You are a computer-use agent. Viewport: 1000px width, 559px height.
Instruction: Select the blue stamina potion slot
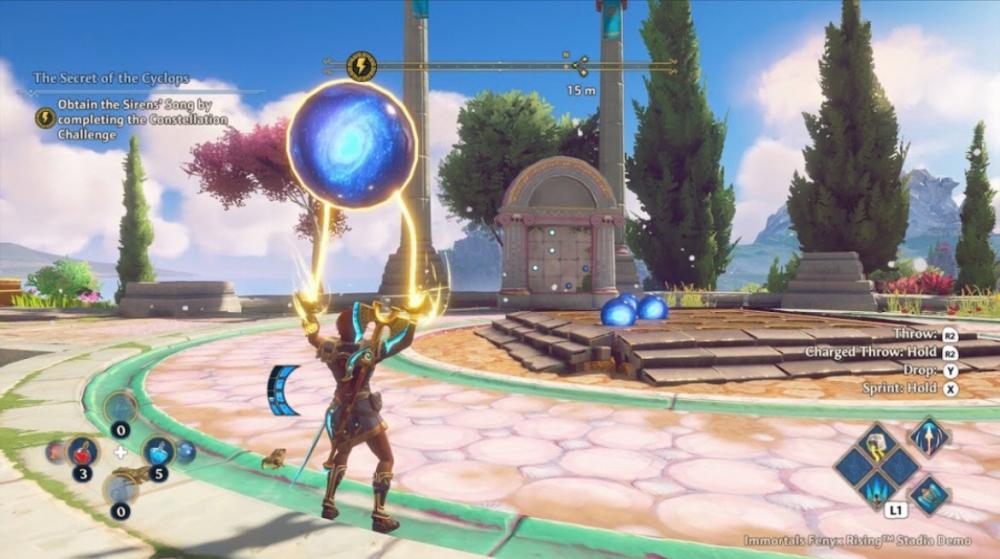click(158, 451)
